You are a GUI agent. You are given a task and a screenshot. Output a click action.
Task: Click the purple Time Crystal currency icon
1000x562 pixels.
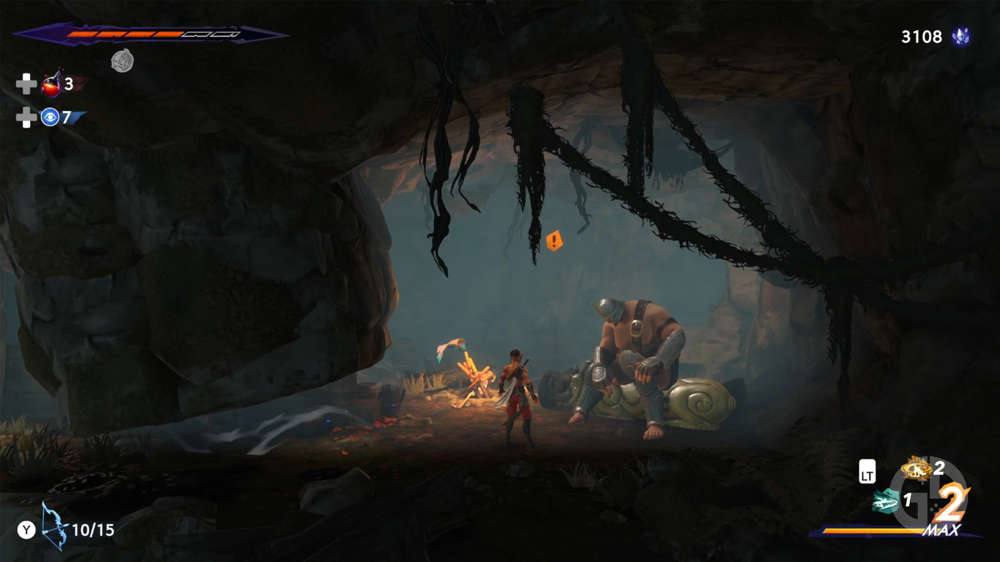point(963,37)
